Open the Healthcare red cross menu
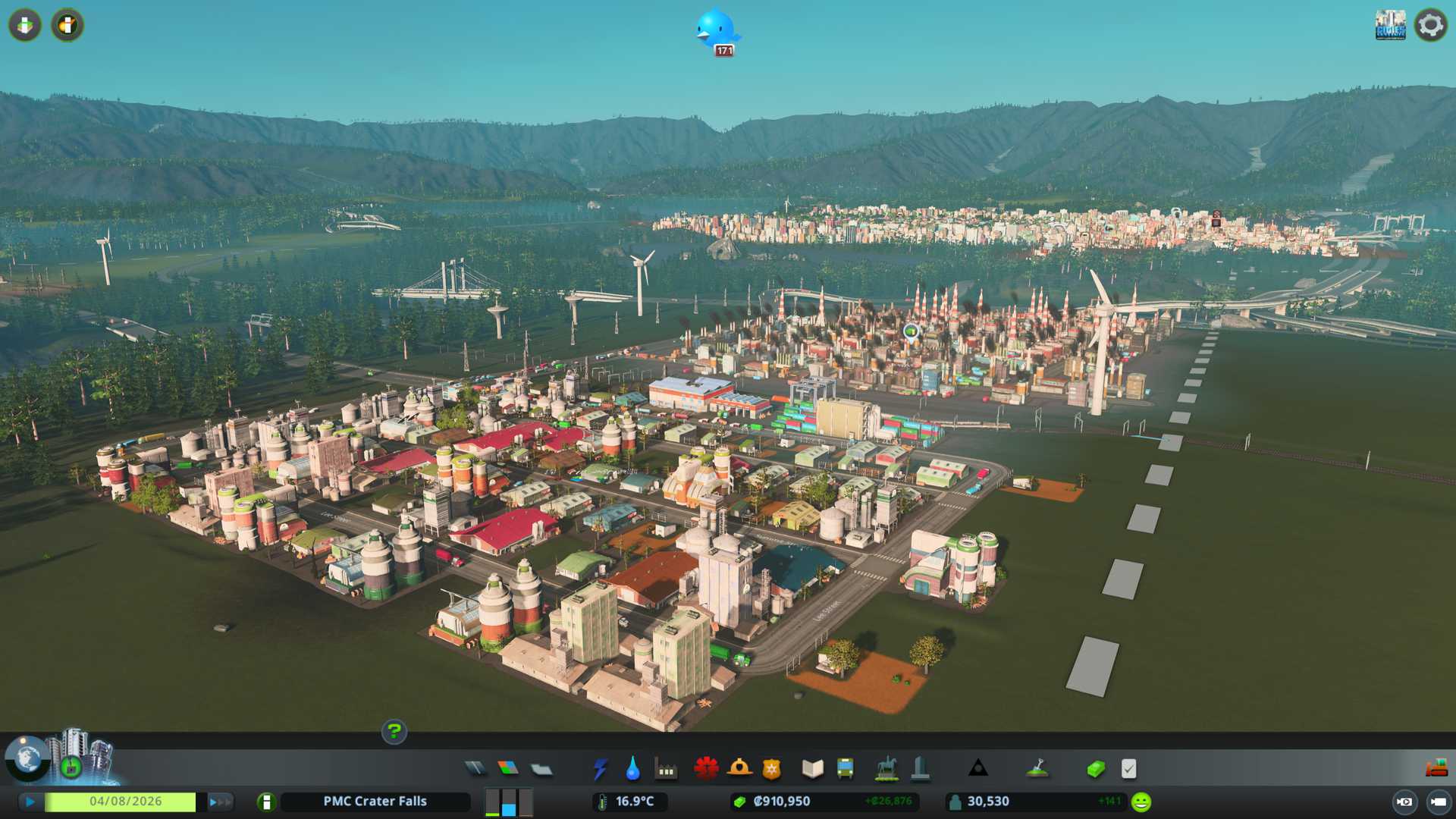This screenshot has width=1456, height=819. [x=706, y=769]
